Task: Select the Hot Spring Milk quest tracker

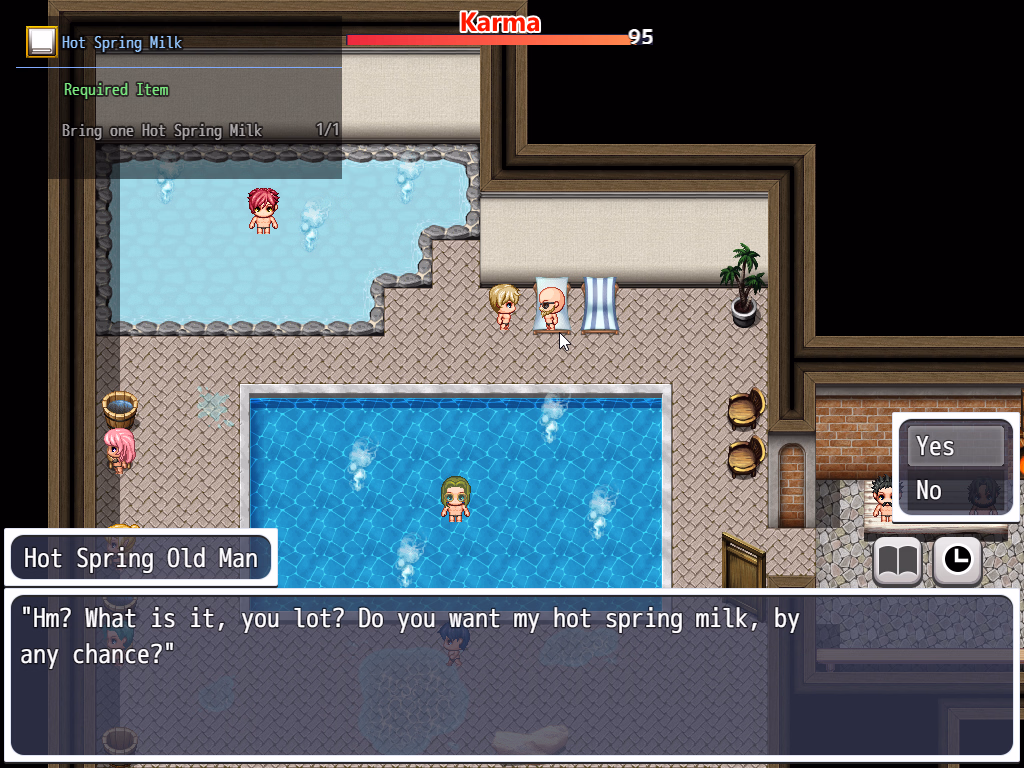Action: pyautogui.click(x=121, y=43)
